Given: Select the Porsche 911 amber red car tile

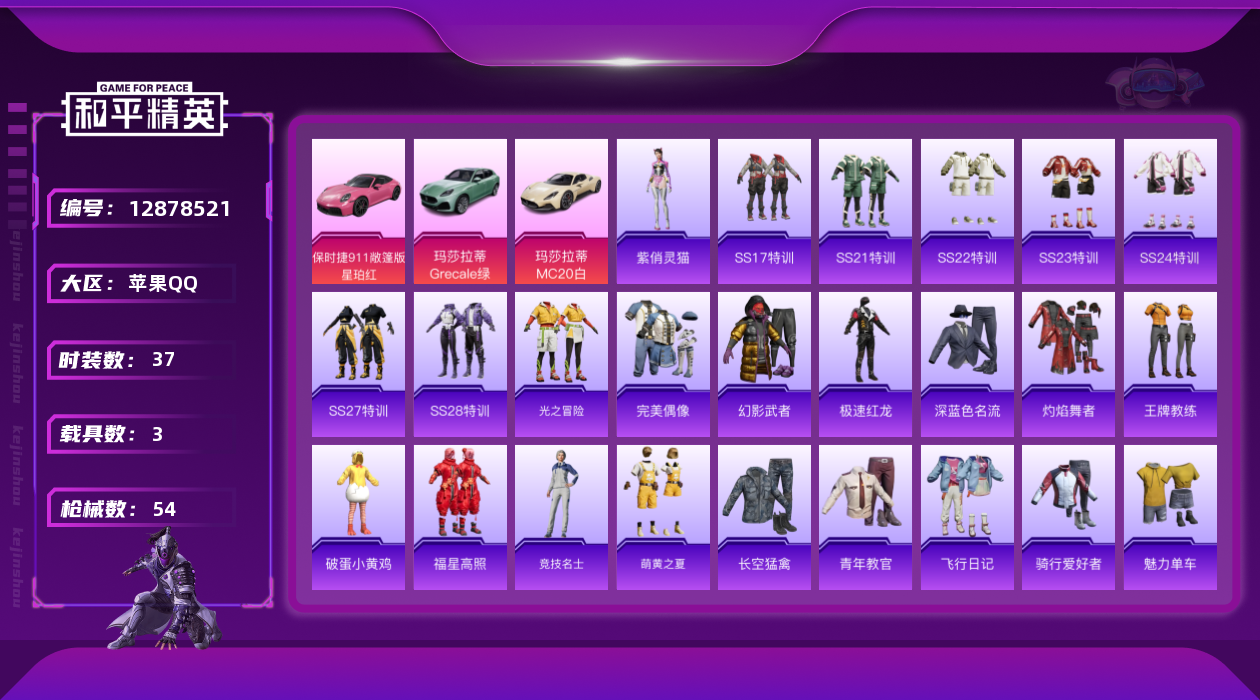Looking at the screenshot, I should (358, 211).
